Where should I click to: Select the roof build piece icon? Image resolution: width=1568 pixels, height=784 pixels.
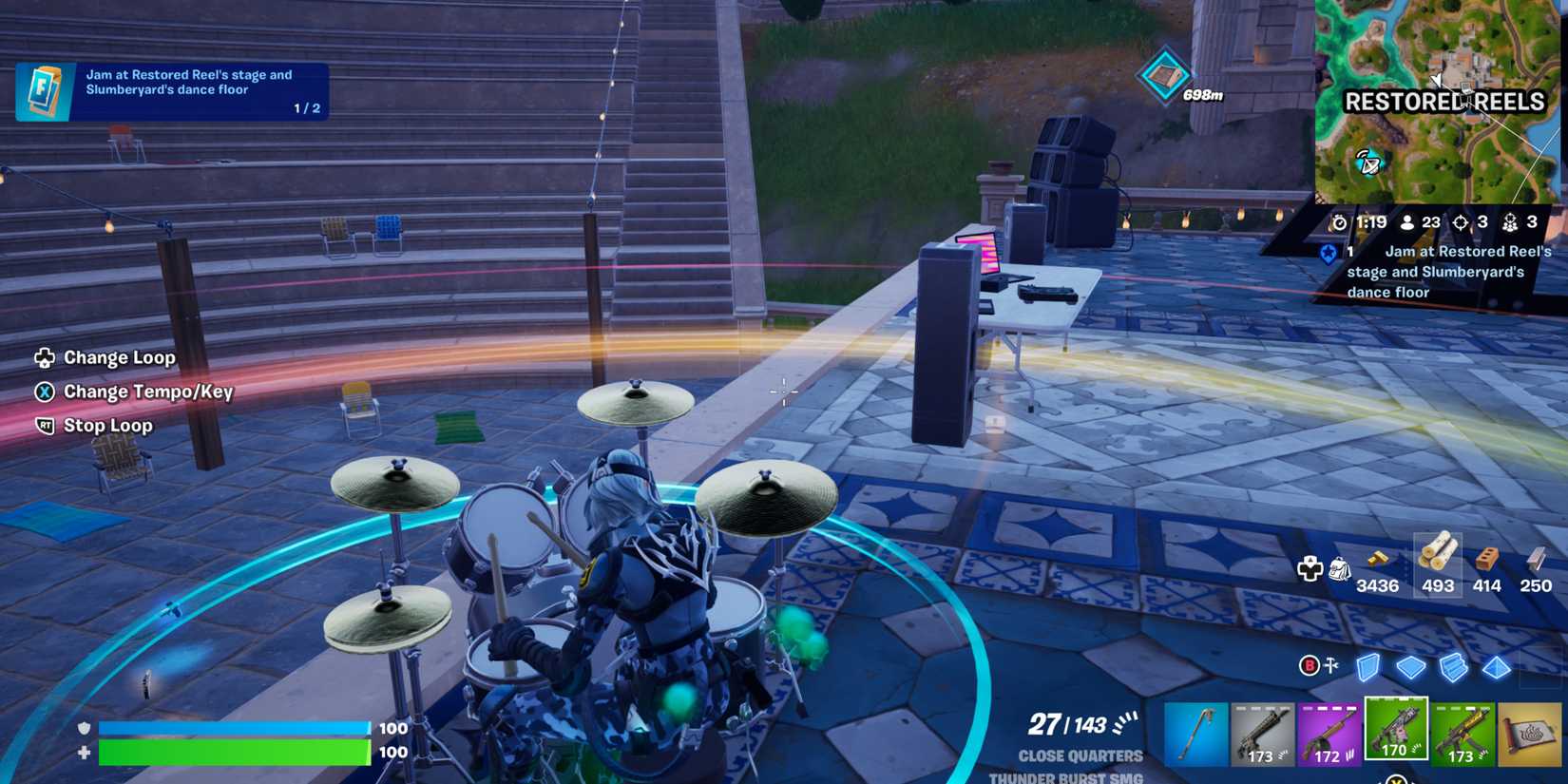1495,668
